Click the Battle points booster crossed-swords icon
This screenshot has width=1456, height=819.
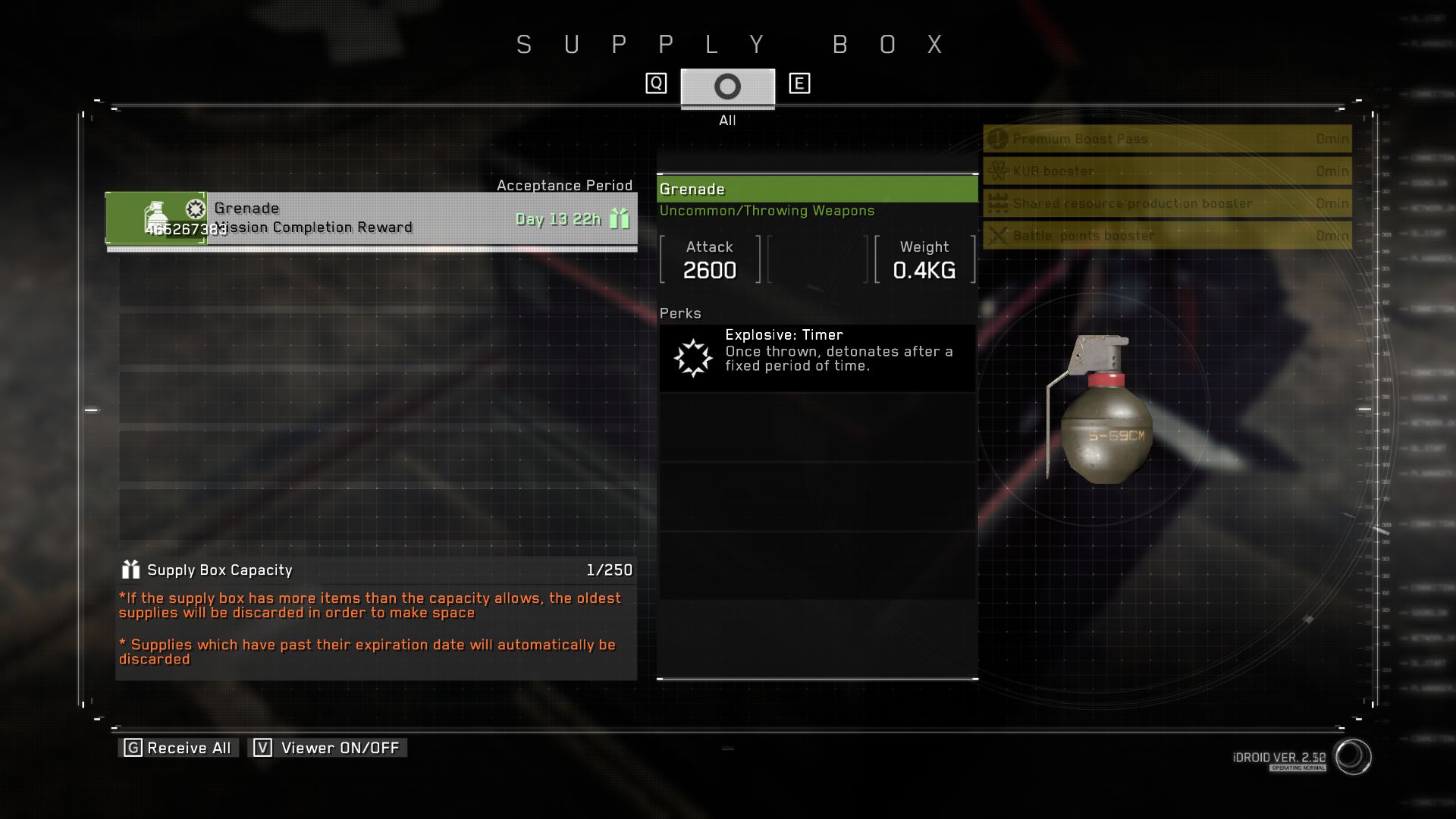pyautogui.click(x=997, y=235)
